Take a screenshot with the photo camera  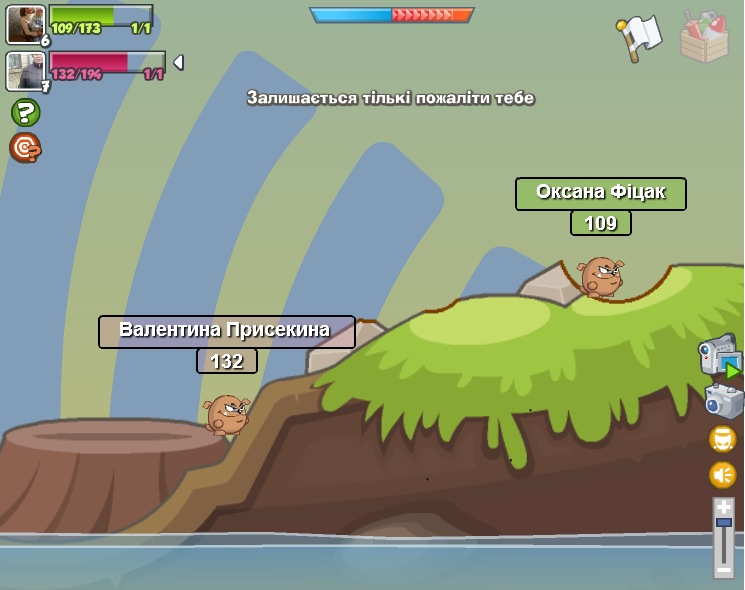click(723, 401)
